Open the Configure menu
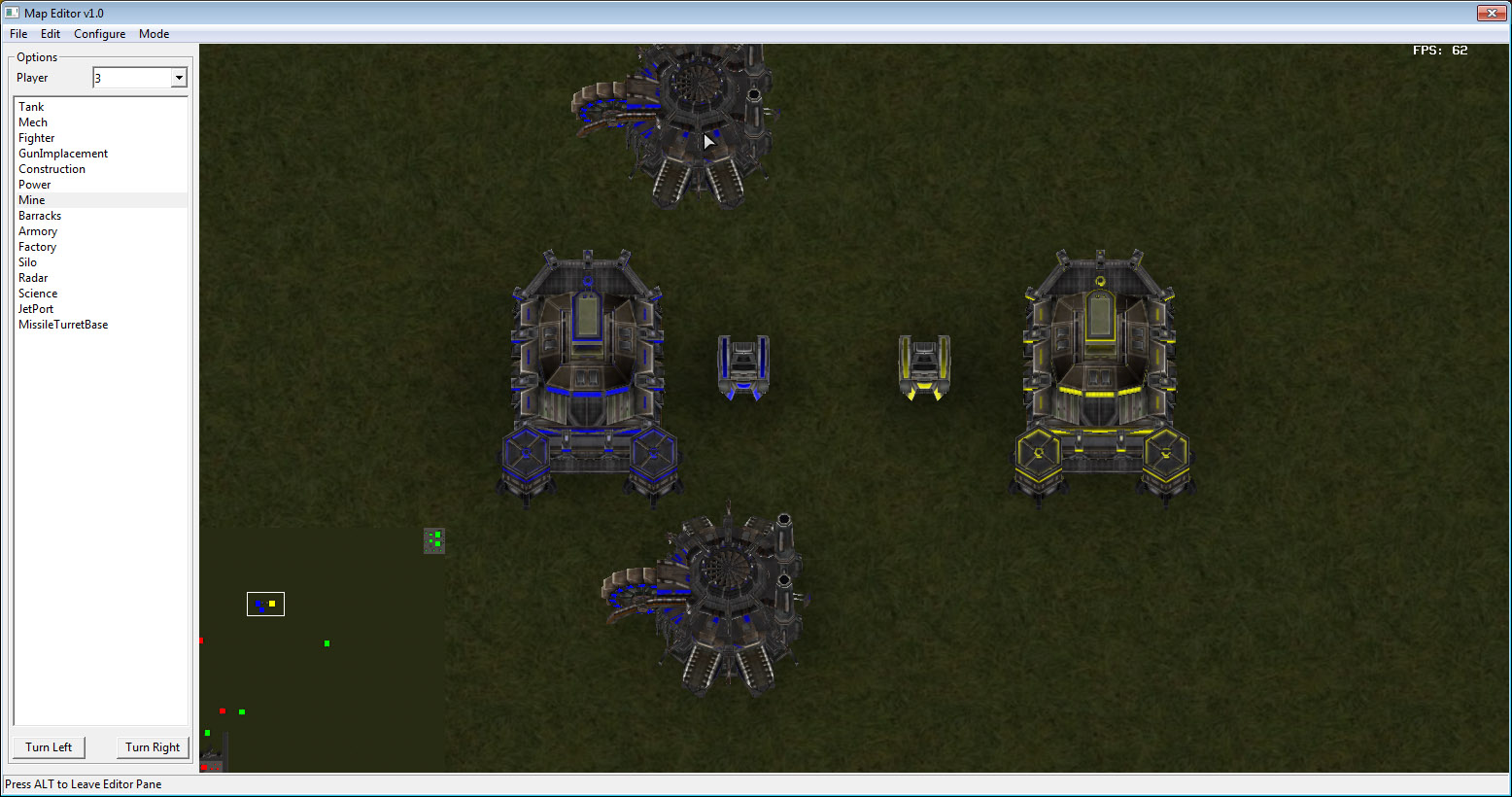The height and width of the screenshot is (797, 1512). (x=98, y=33)
